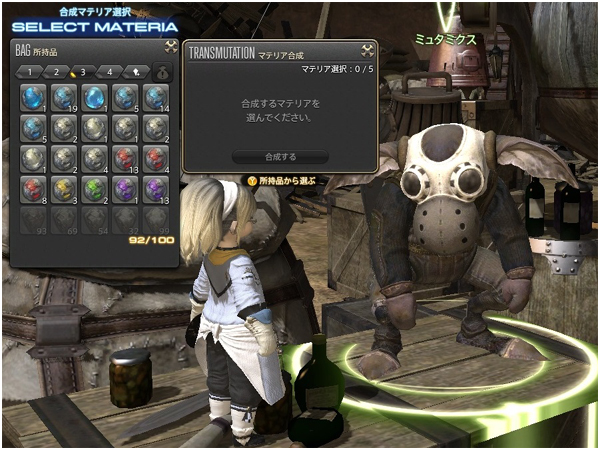Select the yellow materia slot
The image size is (600, 450).
pyautogui.click(x=64, y=189)
